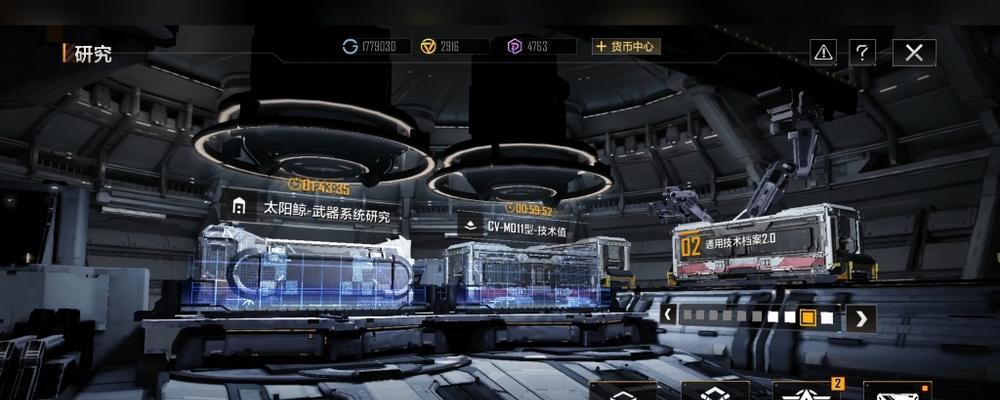
Task: Click the warning triangle icon
Action: [823, 52]
